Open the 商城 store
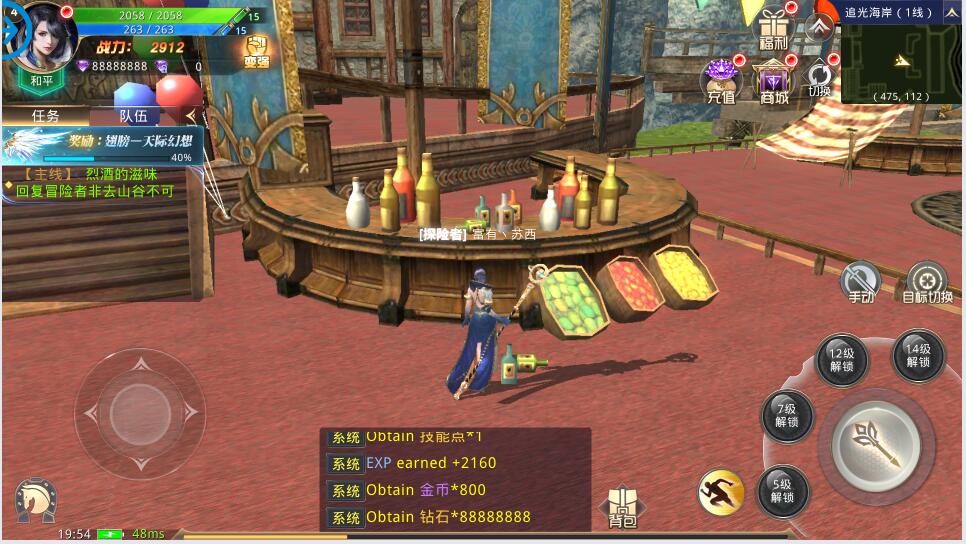 (x=773, y=82)
